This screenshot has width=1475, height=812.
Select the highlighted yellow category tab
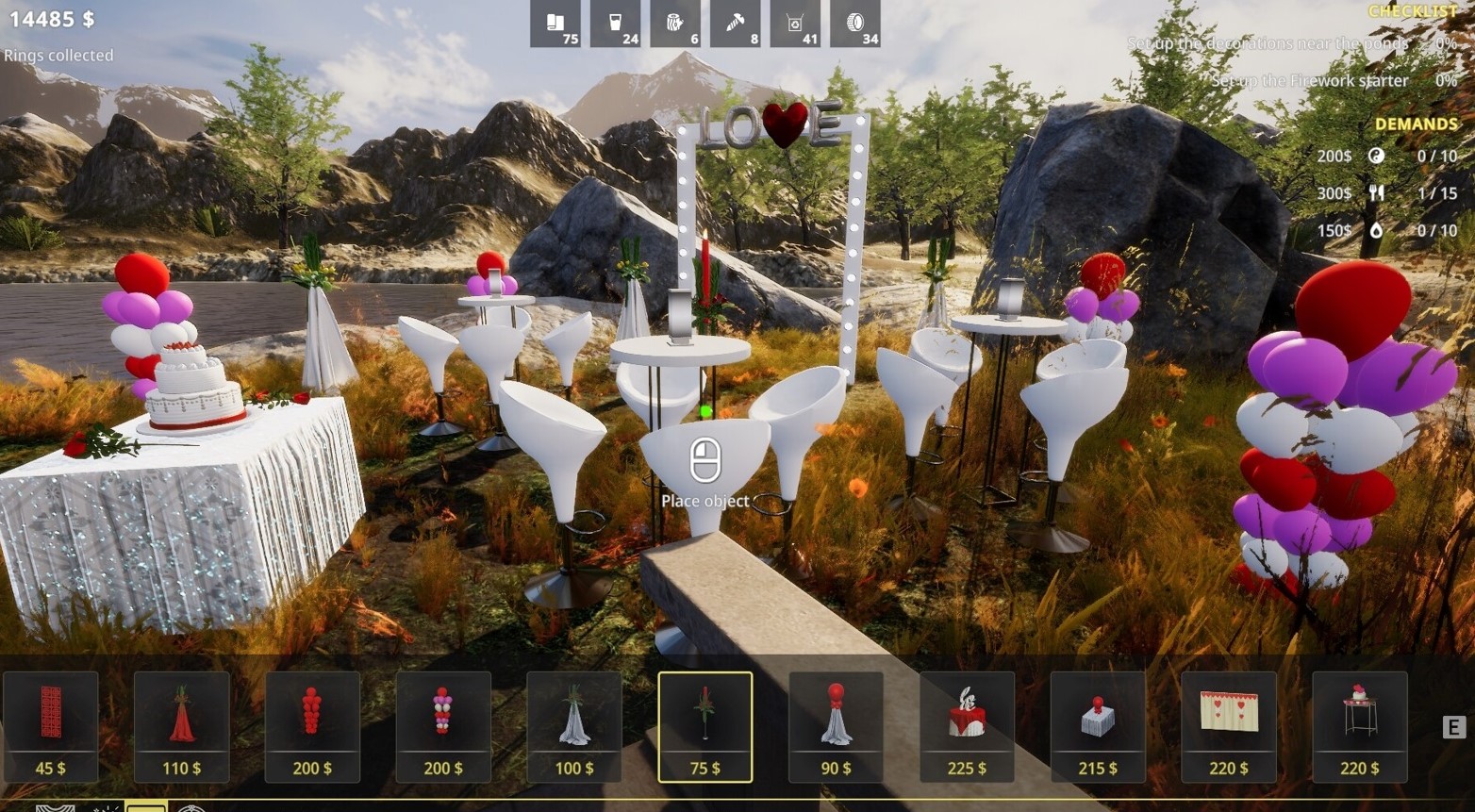[x=146, y=806]
